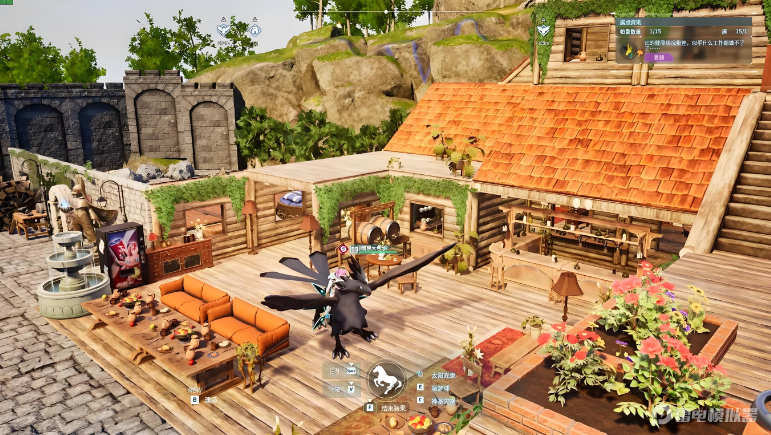Select the winged waypoint marker beside the house marker
Viewport: 771px width, 435px height.
click(x=223, y=30)
